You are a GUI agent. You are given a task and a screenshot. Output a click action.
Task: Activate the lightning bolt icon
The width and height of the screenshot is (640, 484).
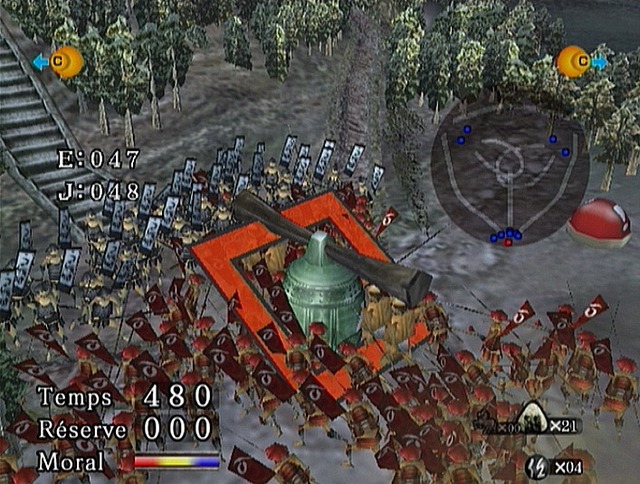pos(535,465)
